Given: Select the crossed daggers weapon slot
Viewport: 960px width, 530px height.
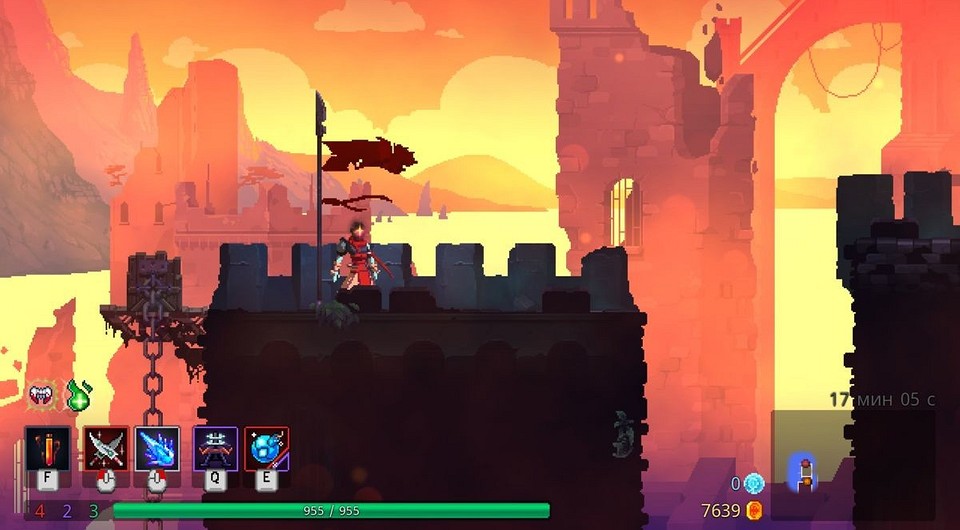Looking at the screenshot, I should tap(105, 447).
